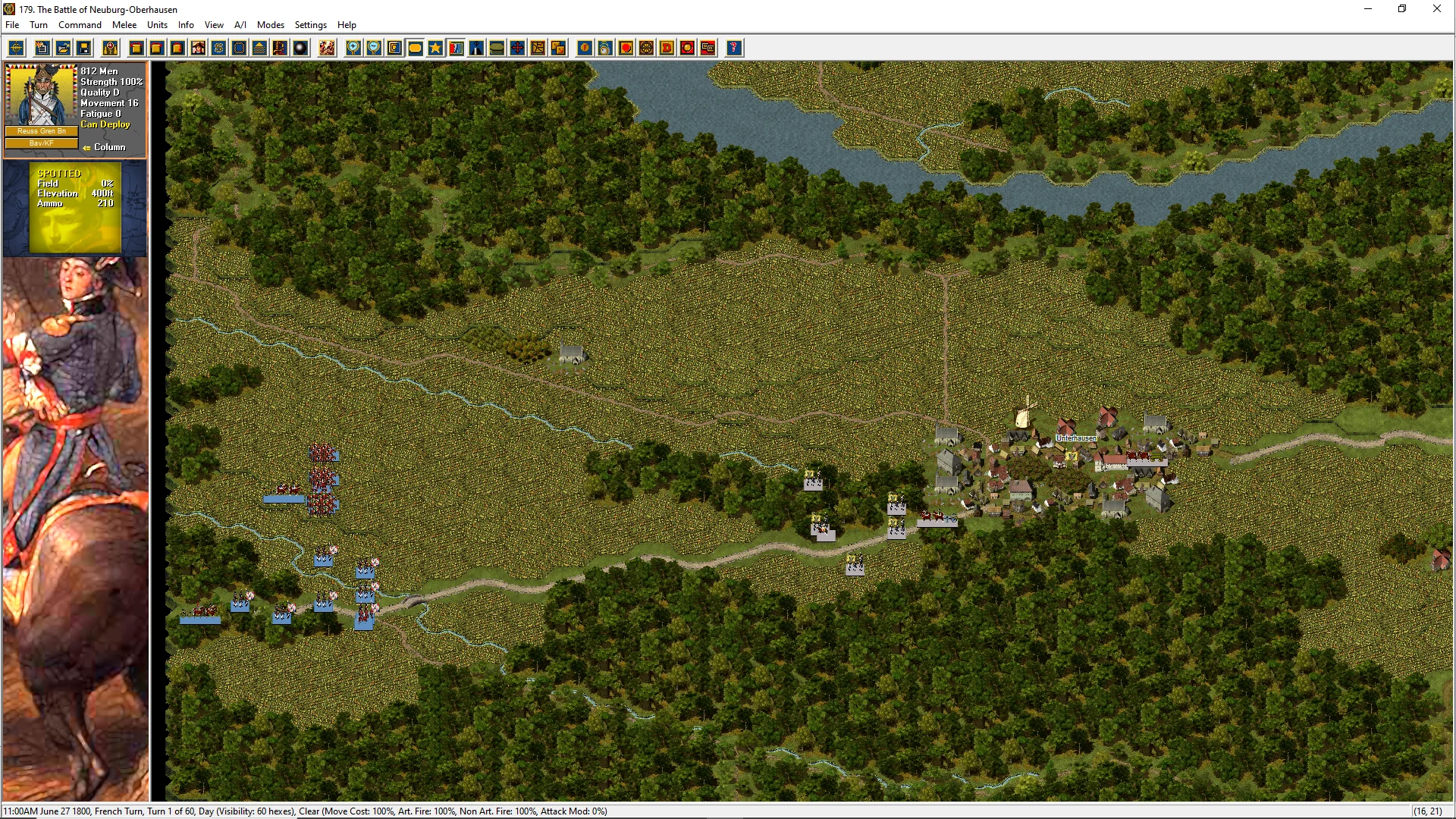
Task: Open the Turn menu
Action: pos(39,25)
